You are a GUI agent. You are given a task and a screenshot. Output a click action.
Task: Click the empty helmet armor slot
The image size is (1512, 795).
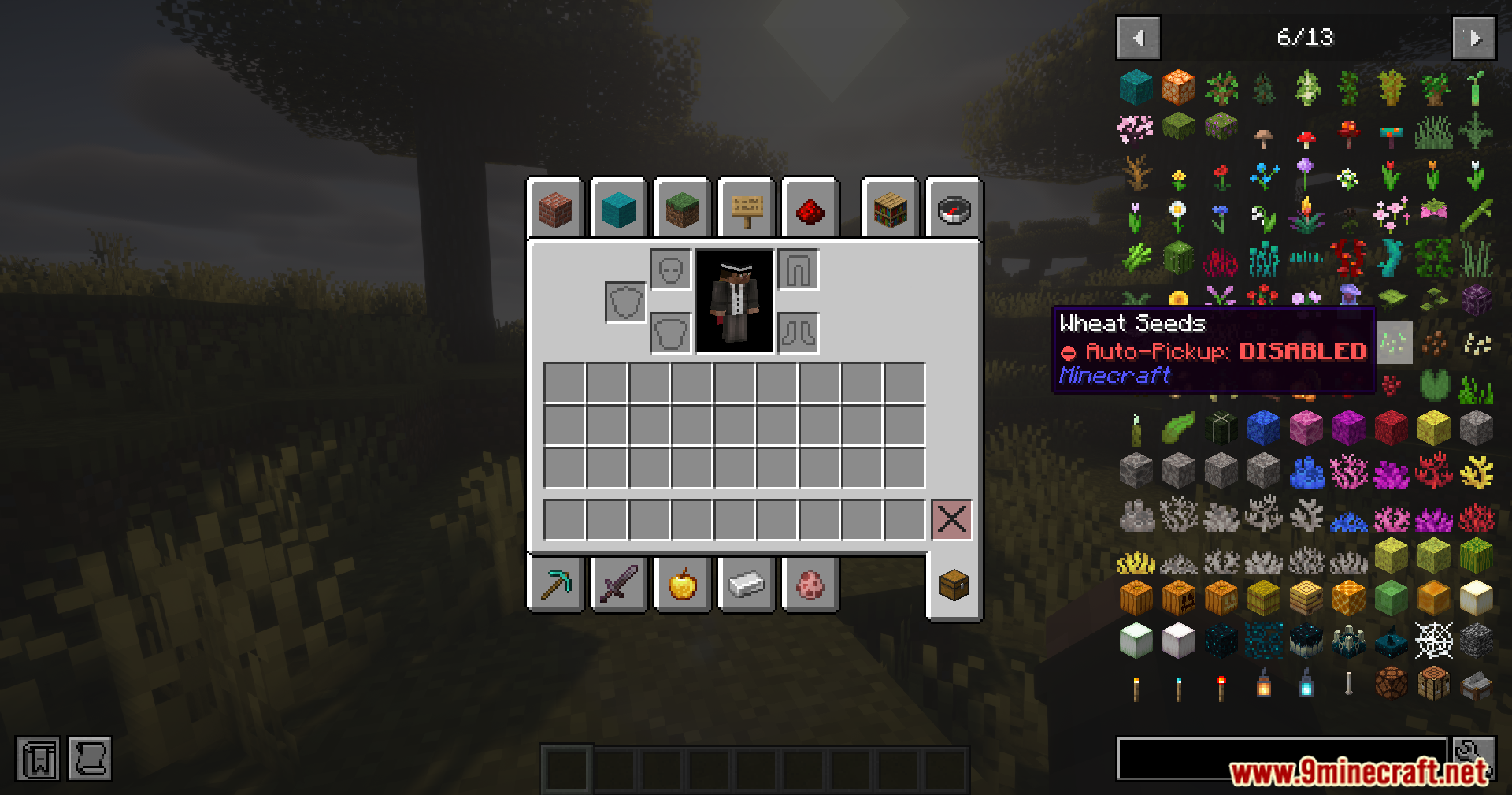coord(671,269)
